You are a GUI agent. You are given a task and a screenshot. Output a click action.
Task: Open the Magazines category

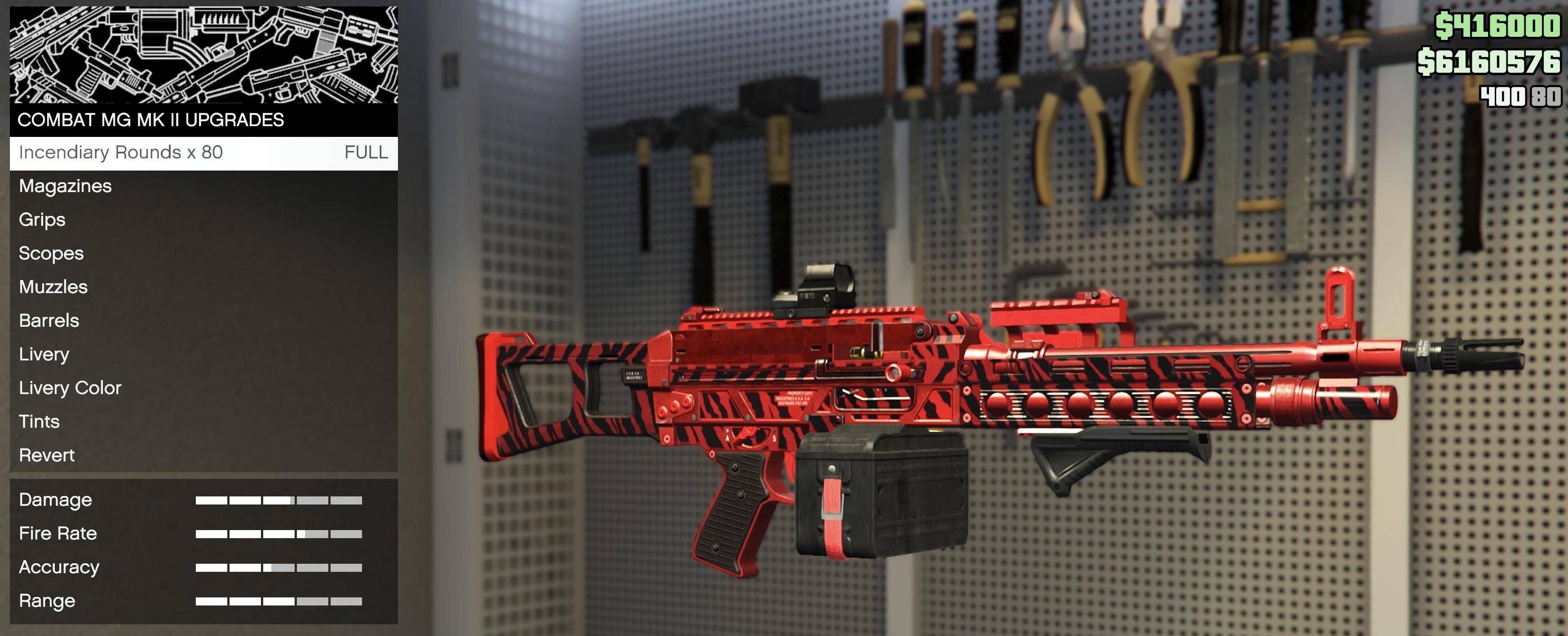[65, 186]
